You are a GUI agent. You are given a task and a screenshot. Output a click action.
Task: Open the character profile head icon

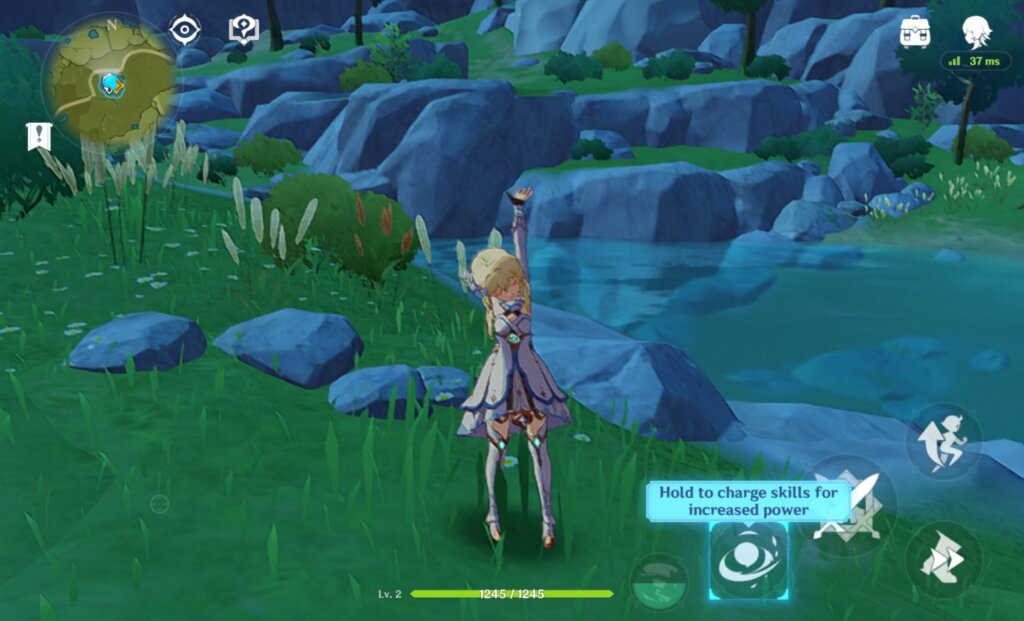tap(976, 31)
